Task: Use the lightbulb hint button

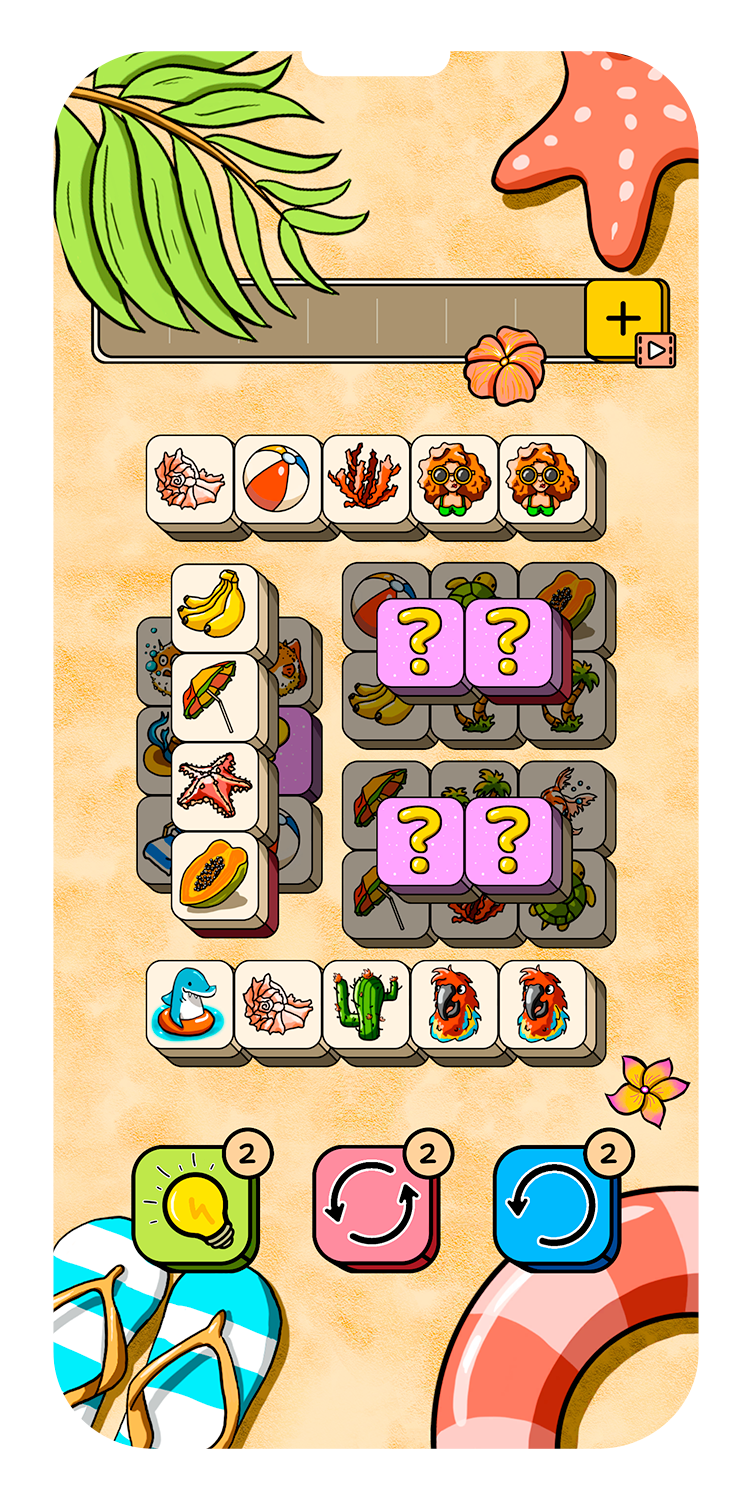Action: (x=194, y=1207)
